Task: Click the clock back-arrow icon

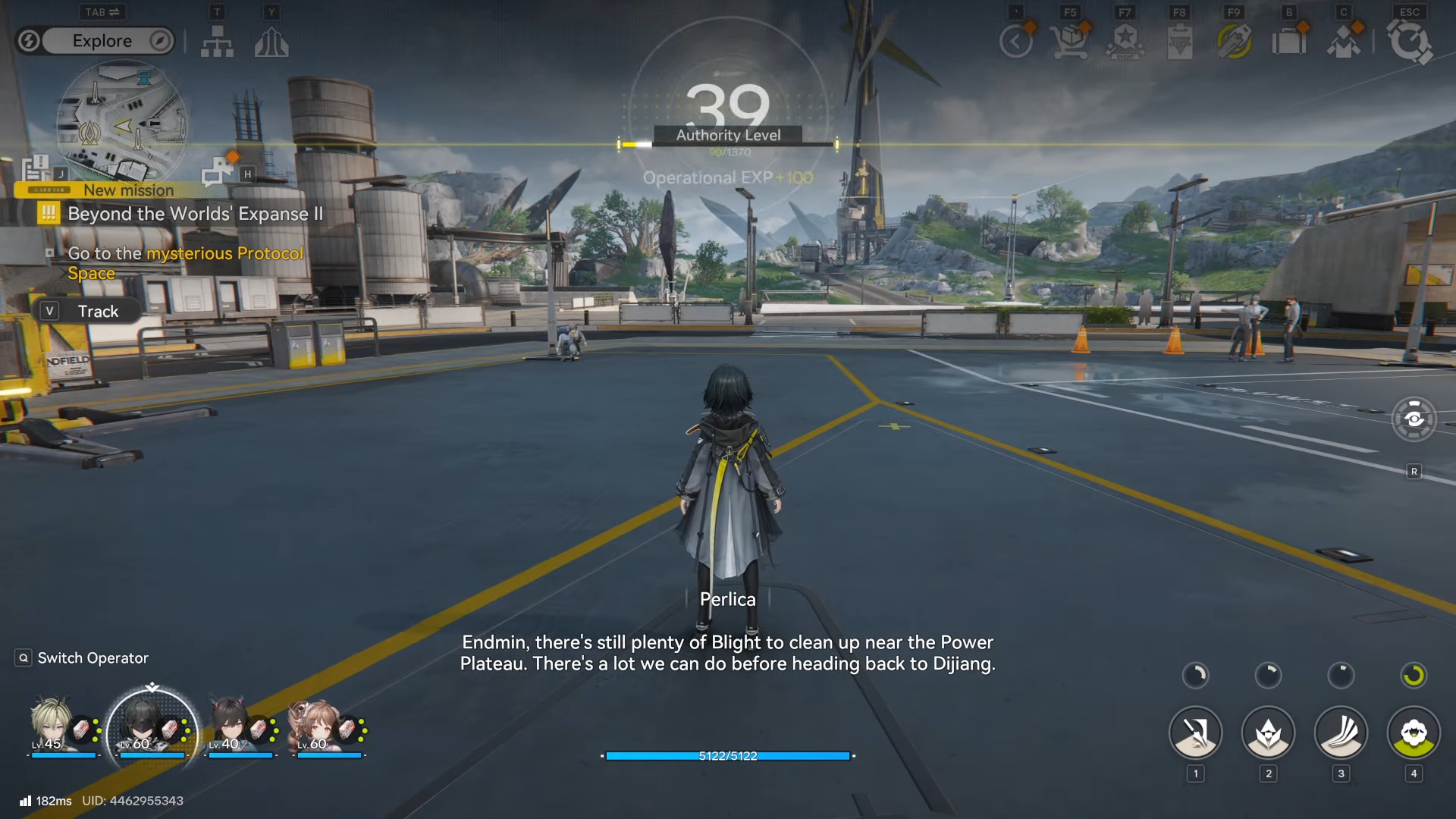Action: 1016,42
